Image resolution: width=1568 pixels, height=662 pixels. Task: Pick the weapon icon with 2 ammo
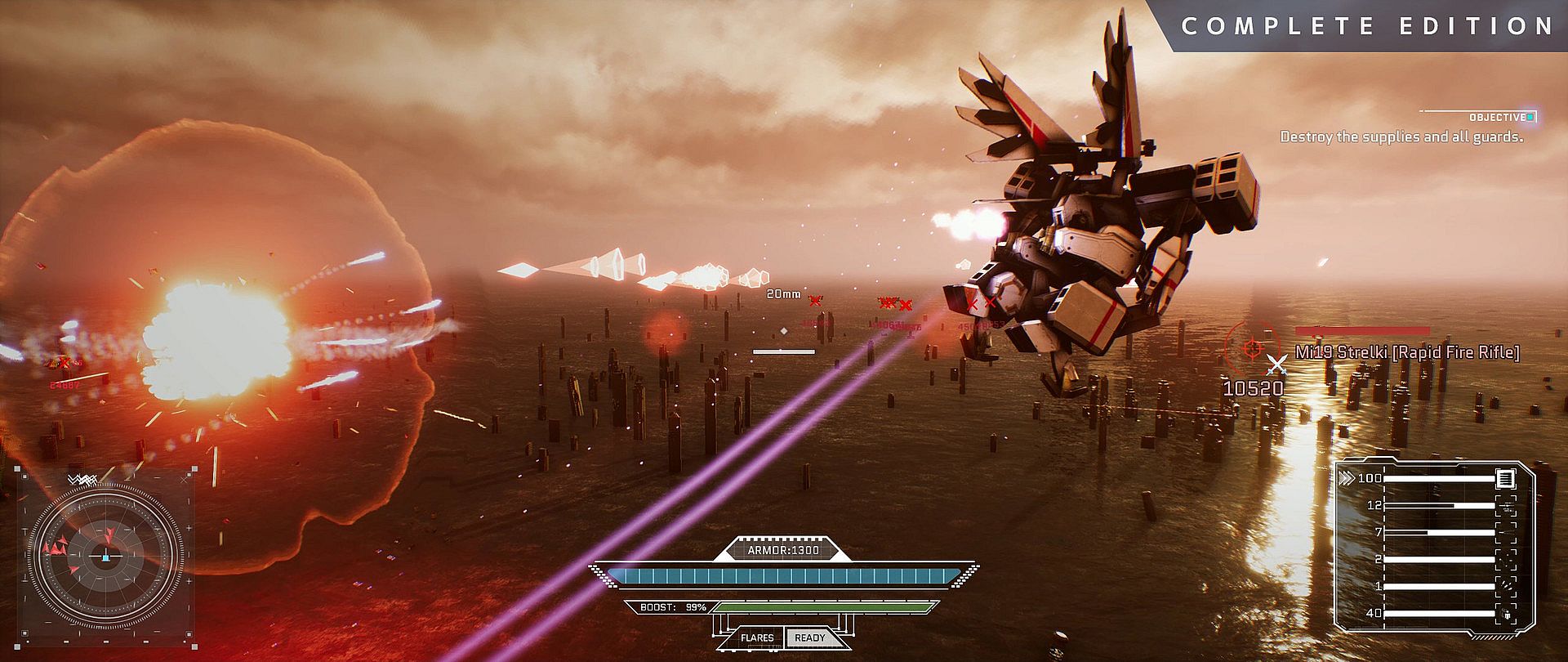click(x=1504, y=559)
